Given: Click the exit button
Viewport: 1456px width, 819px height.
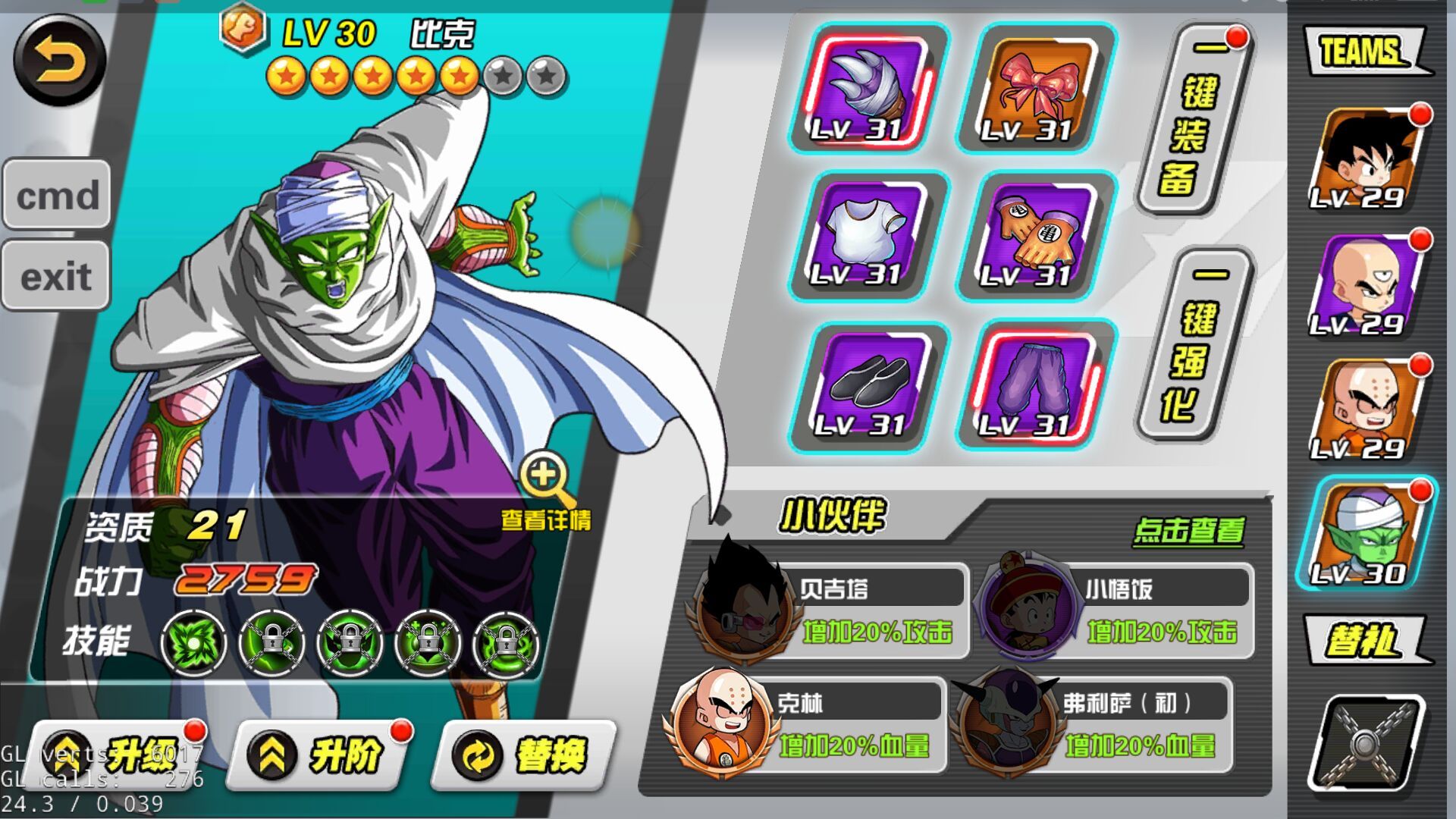Looking at the screenshot, I should pyautogui.click(x=57, y=276).
